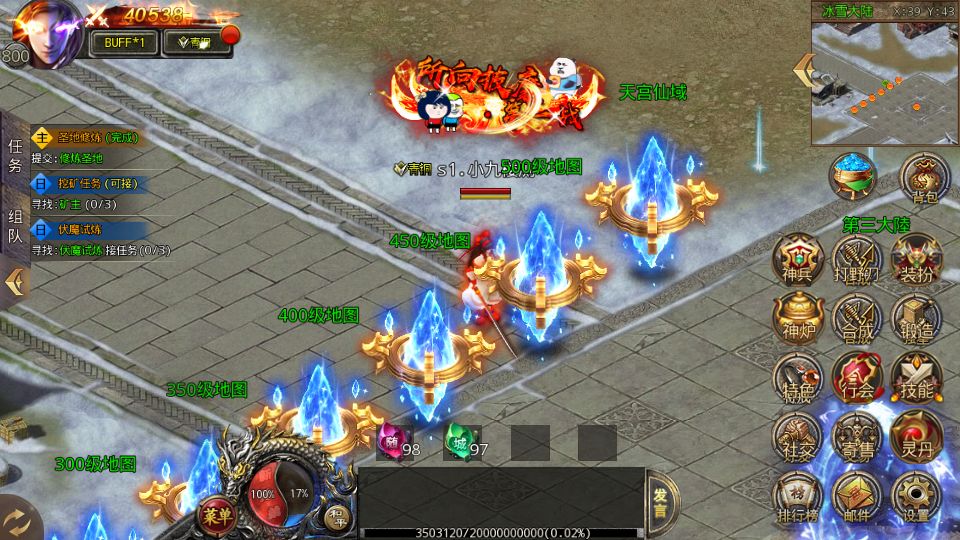Screen dimensions: 960x540
Task: Open the 锻造 forging menu
Action: point(915,317)
